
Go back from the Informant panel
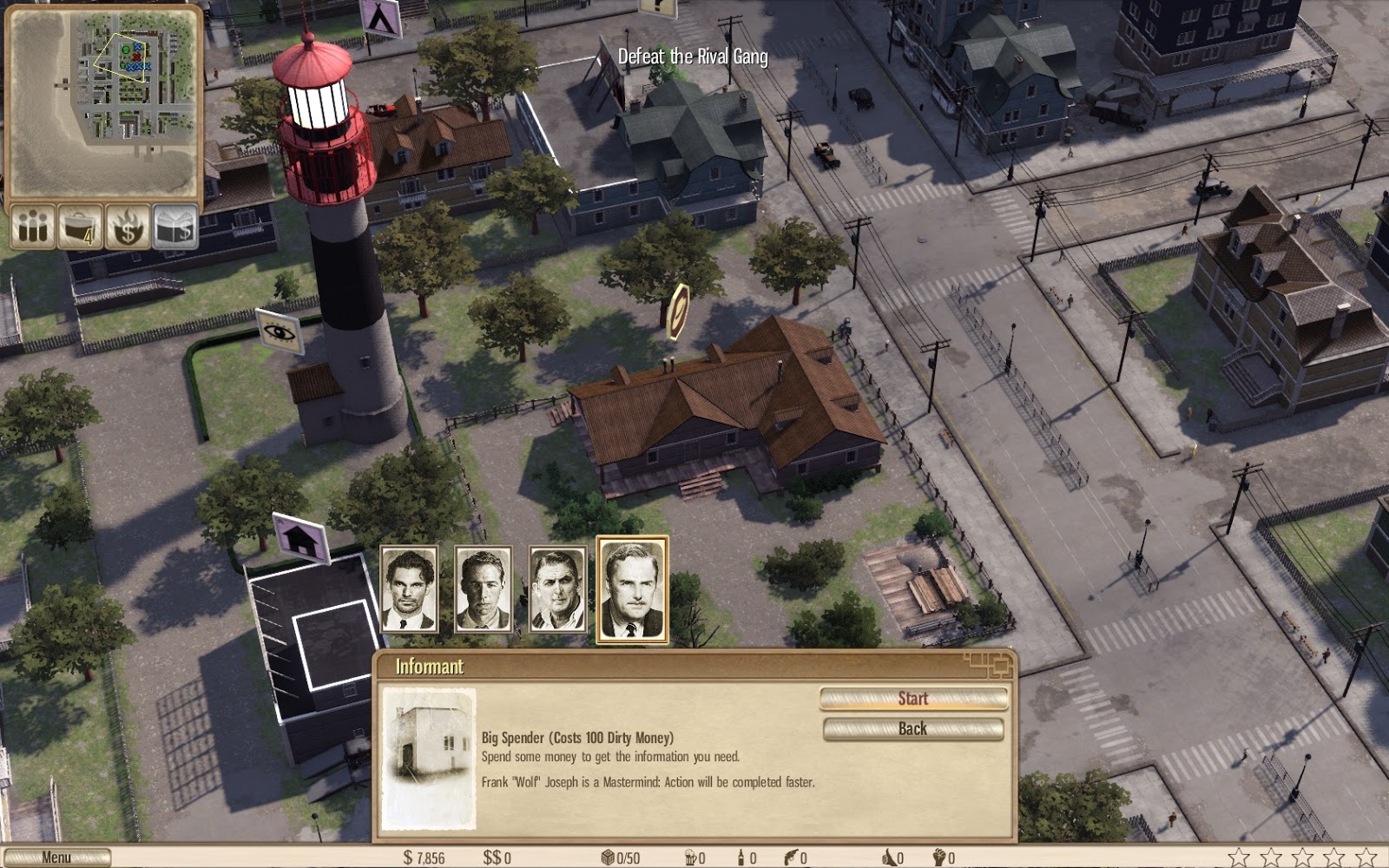pos(912,729)
